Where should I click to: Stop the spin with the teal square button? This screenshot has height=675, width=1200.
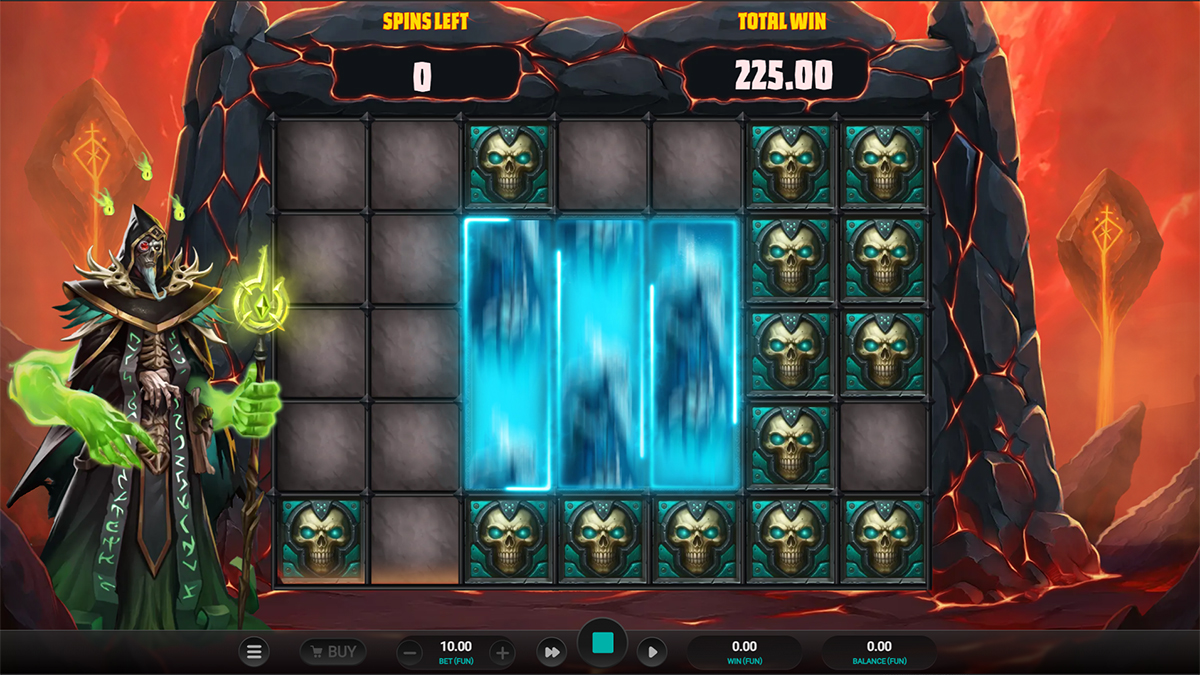pos(602,644)
